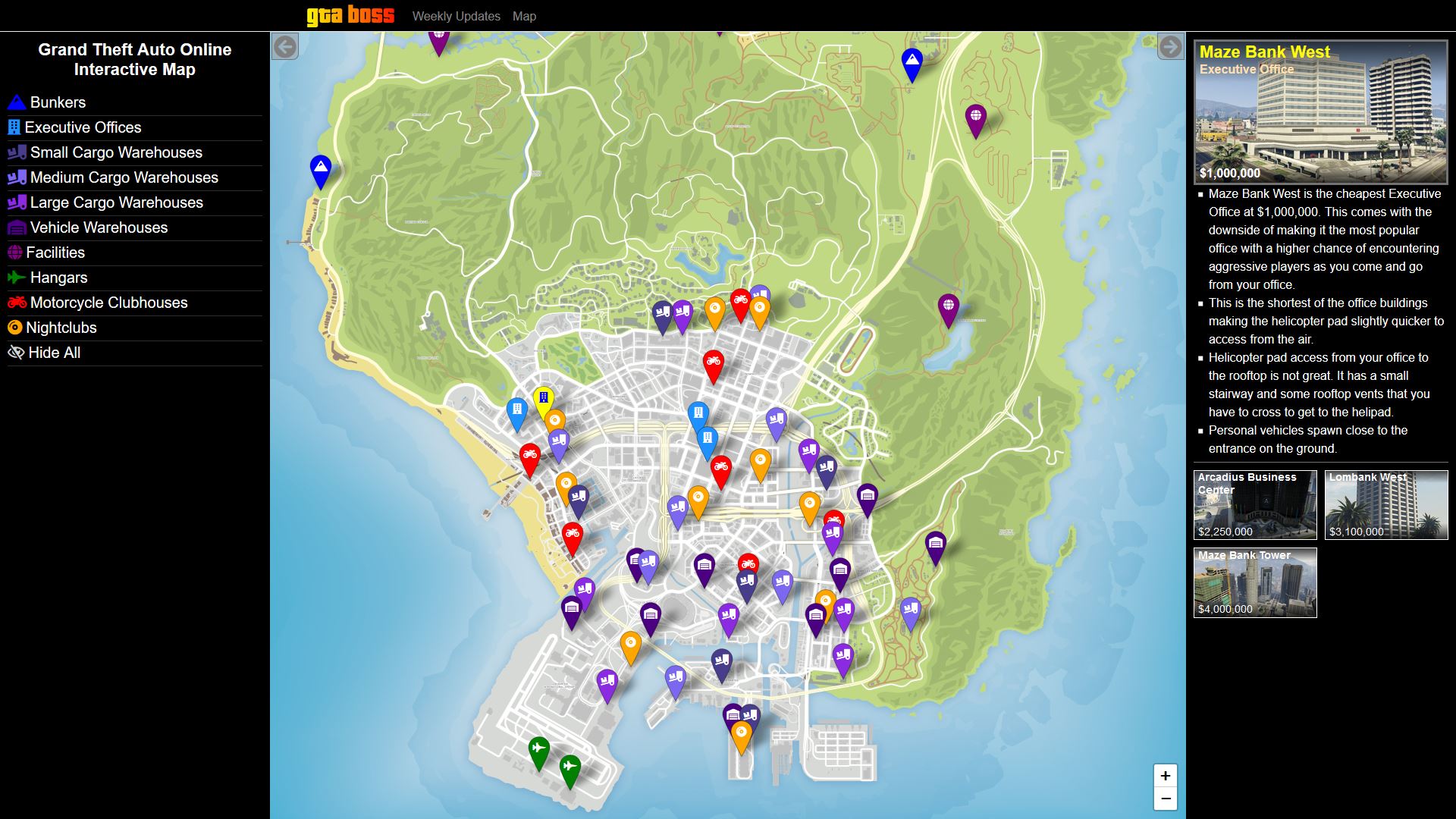Screen dimensions: 1456x819
Task: Select the Map navigation item
Action: (524, 16)
